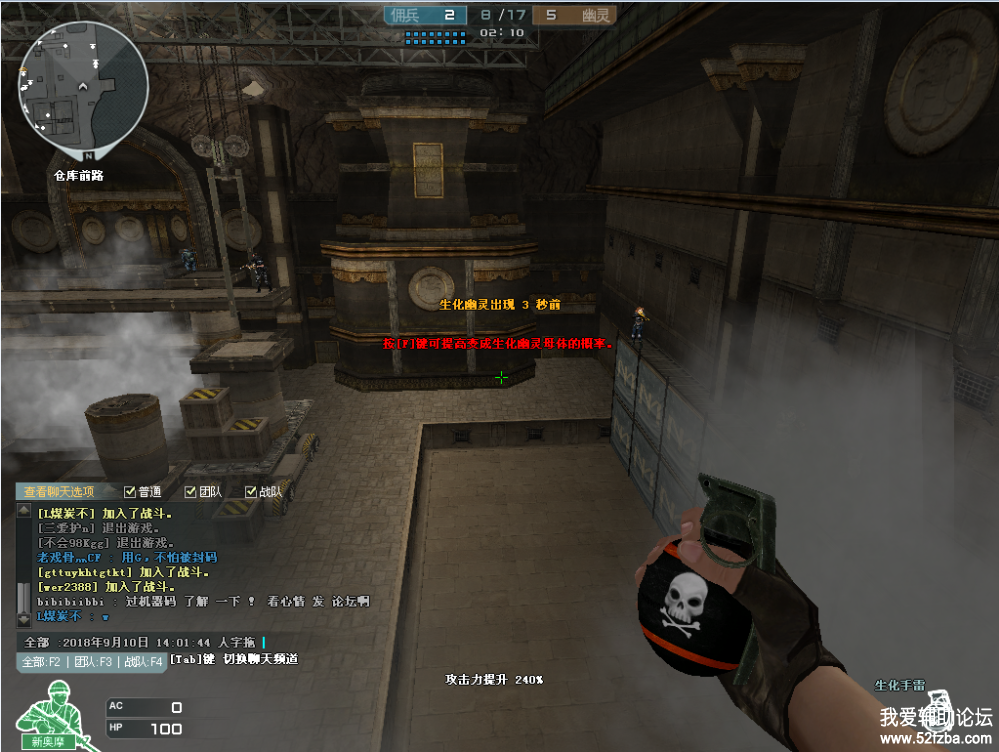Toggle the 团队 chat filter checkbox
This screenshot has height=752, width=999.
click(191, 492)
